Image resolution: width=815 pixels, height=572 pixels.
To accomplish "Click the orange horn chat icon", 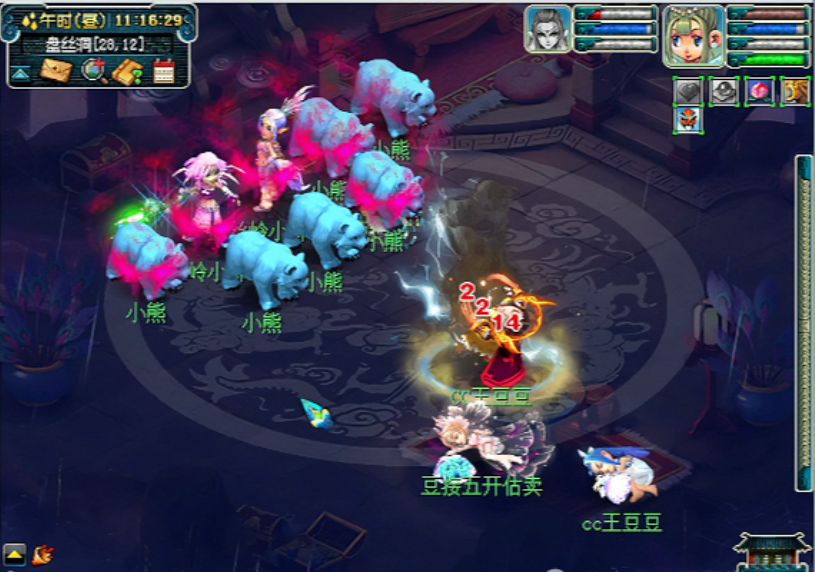I will [42, 552].
